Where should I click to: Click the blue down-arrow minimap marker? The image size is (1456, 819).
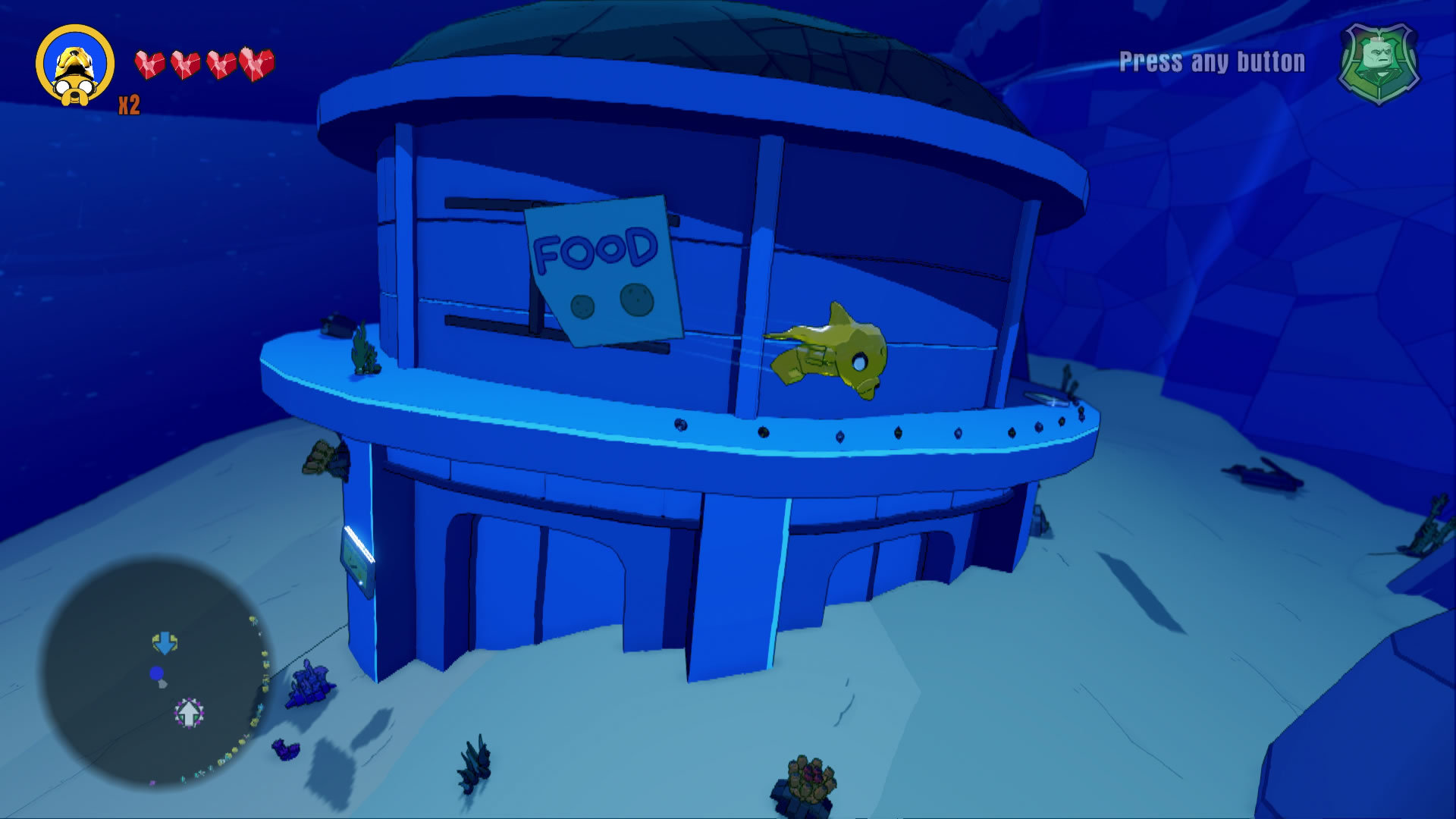point(165,643)
